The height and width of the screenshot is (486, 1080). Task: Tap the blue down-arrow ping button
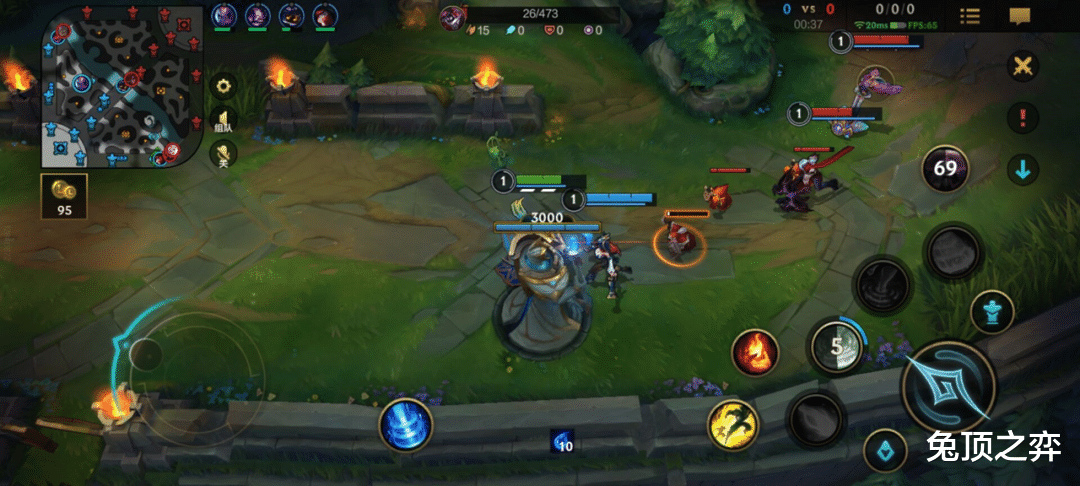tap(1022, 169)
